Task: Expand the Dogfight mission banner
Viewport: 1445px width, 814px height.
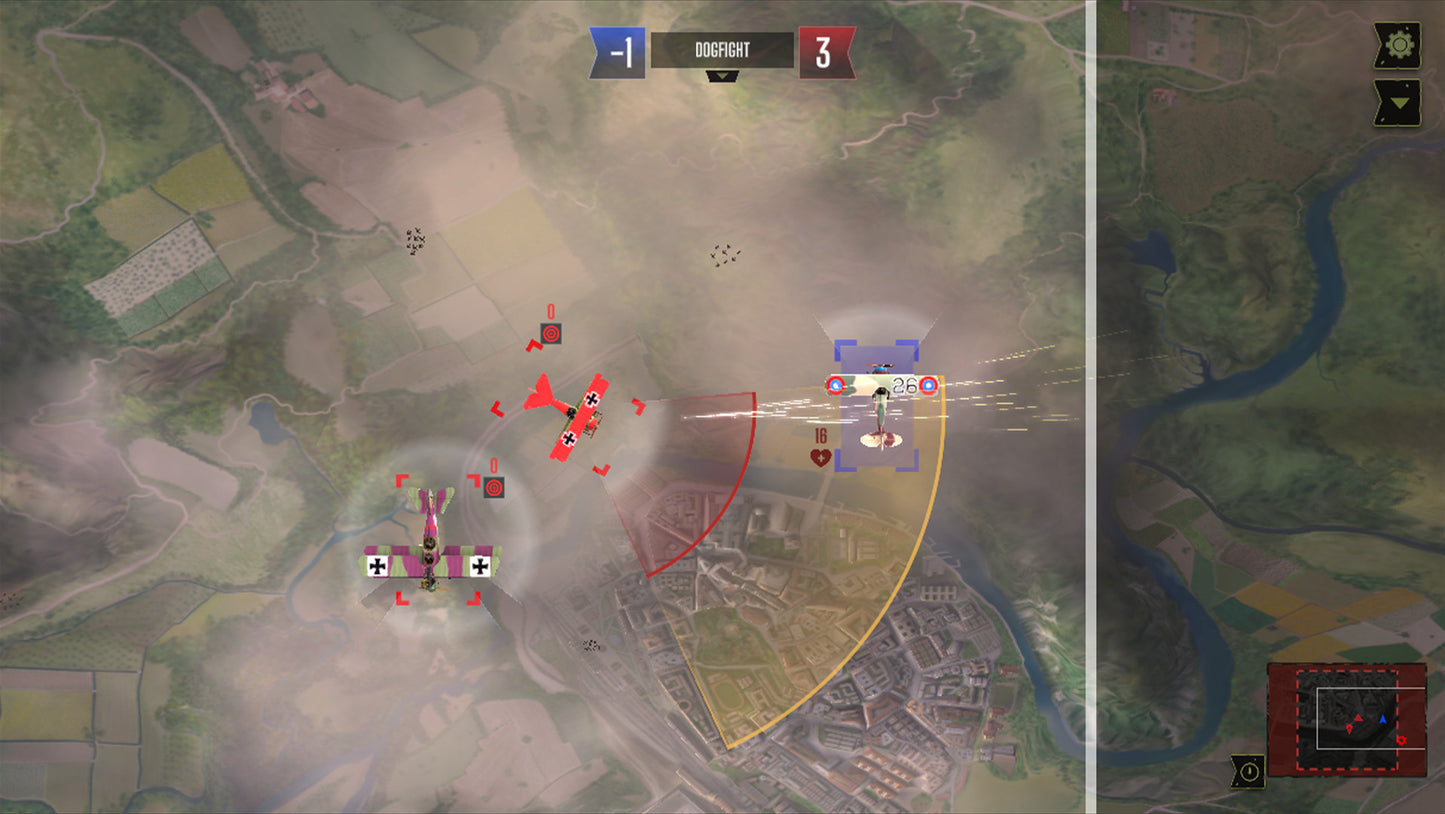Action: (x=722, y=76)
